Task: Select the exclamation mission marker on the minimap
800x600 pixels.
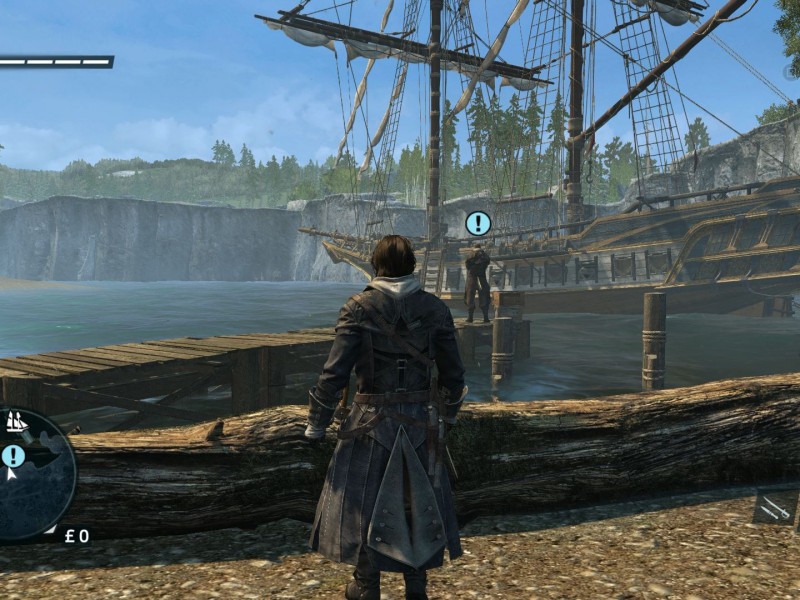Action: (x=13, y=456)
